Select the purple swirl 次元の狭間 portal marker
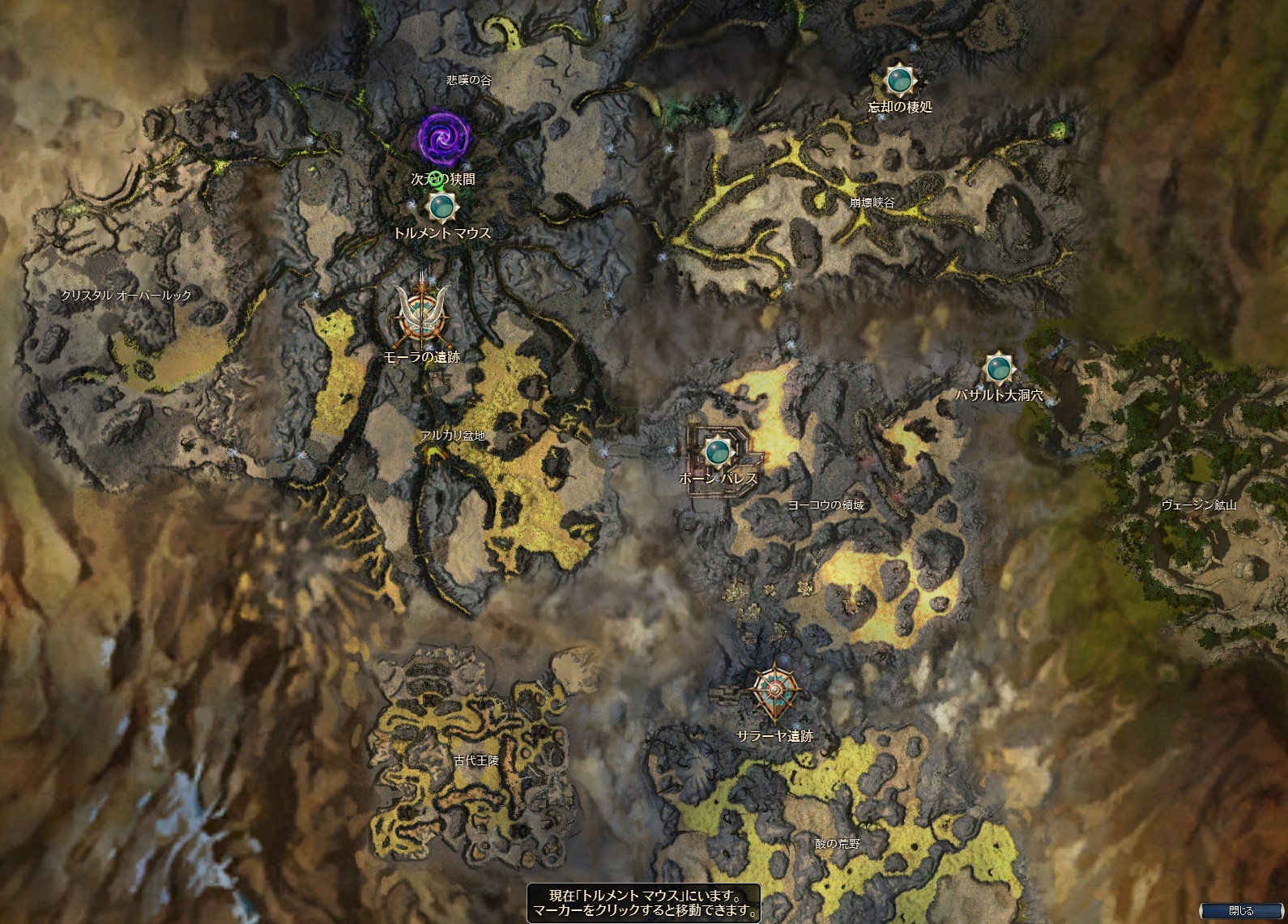1288x924 pixels. pyautogui.click(x=442, y=138)
